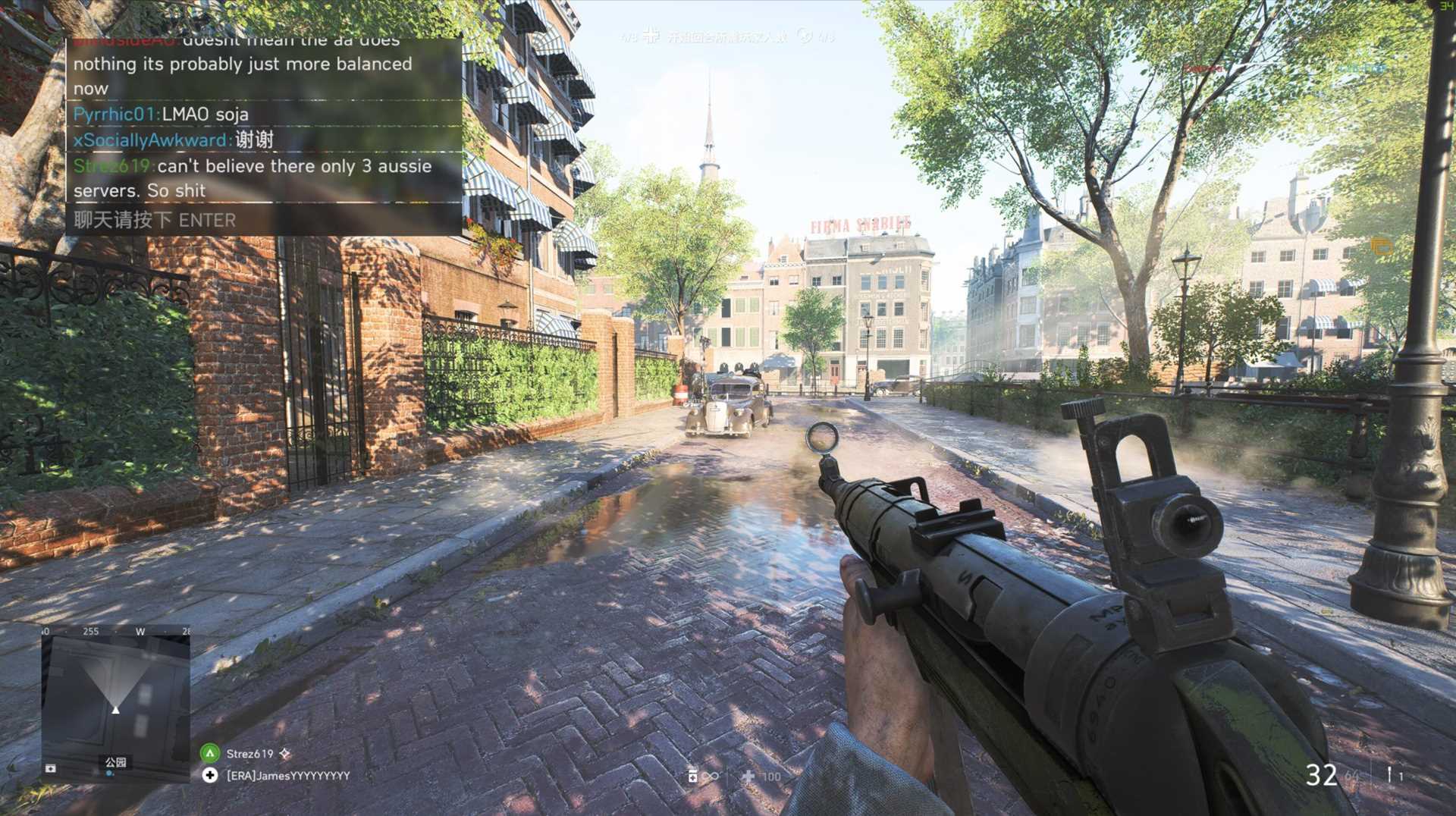Click the medical pouch gadget icon
Viewport: 1456px width, 816px height.
click(x=692, y=776)
